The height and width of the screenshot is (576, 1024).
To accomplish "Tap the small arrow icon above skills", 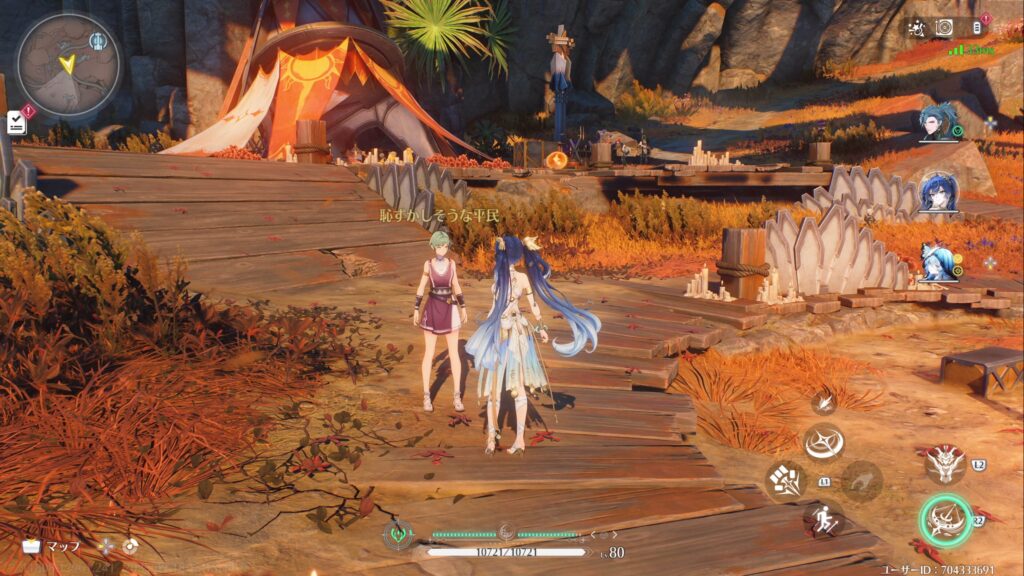I will (823, 402).
